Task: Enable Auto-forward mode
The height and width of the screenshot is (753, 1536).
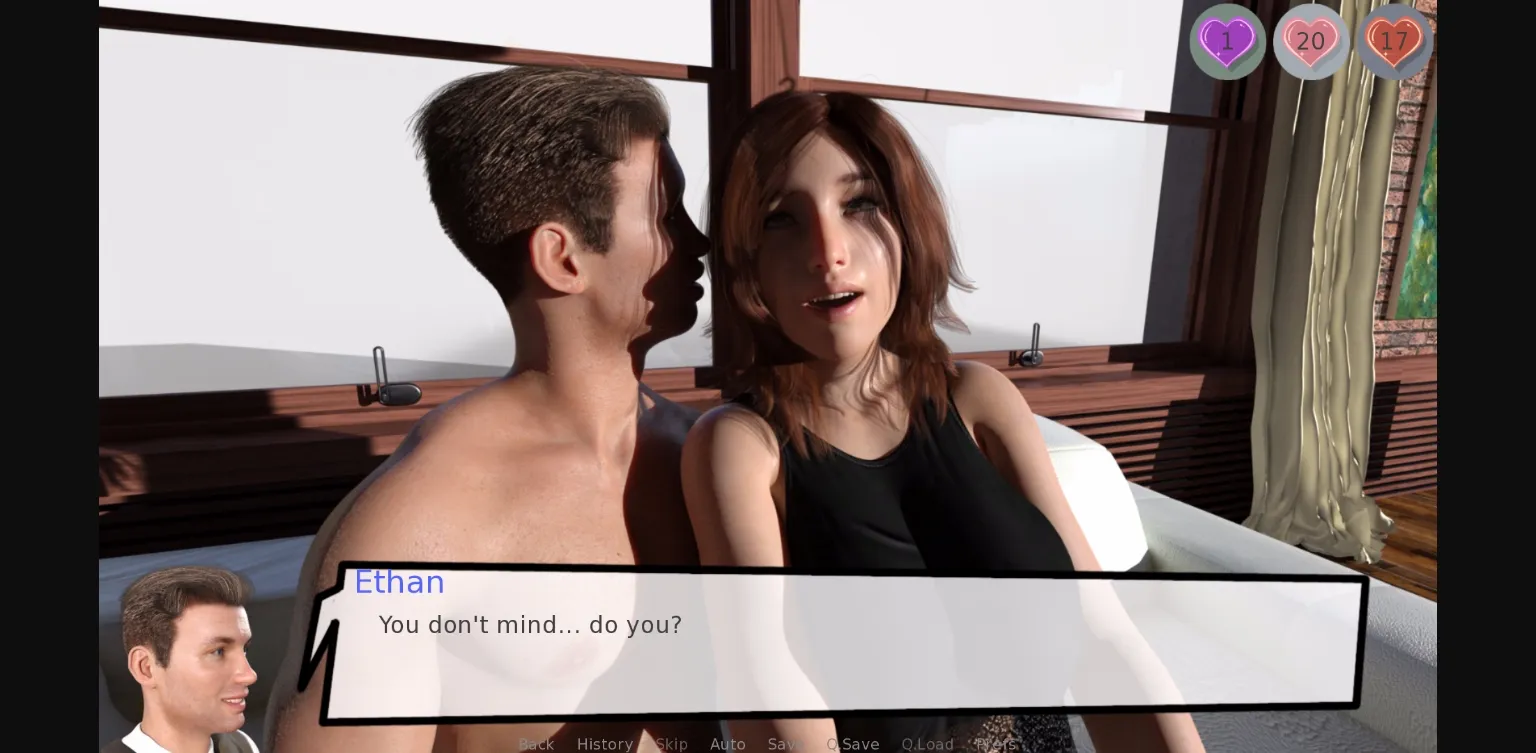Action: pos(727,744)
